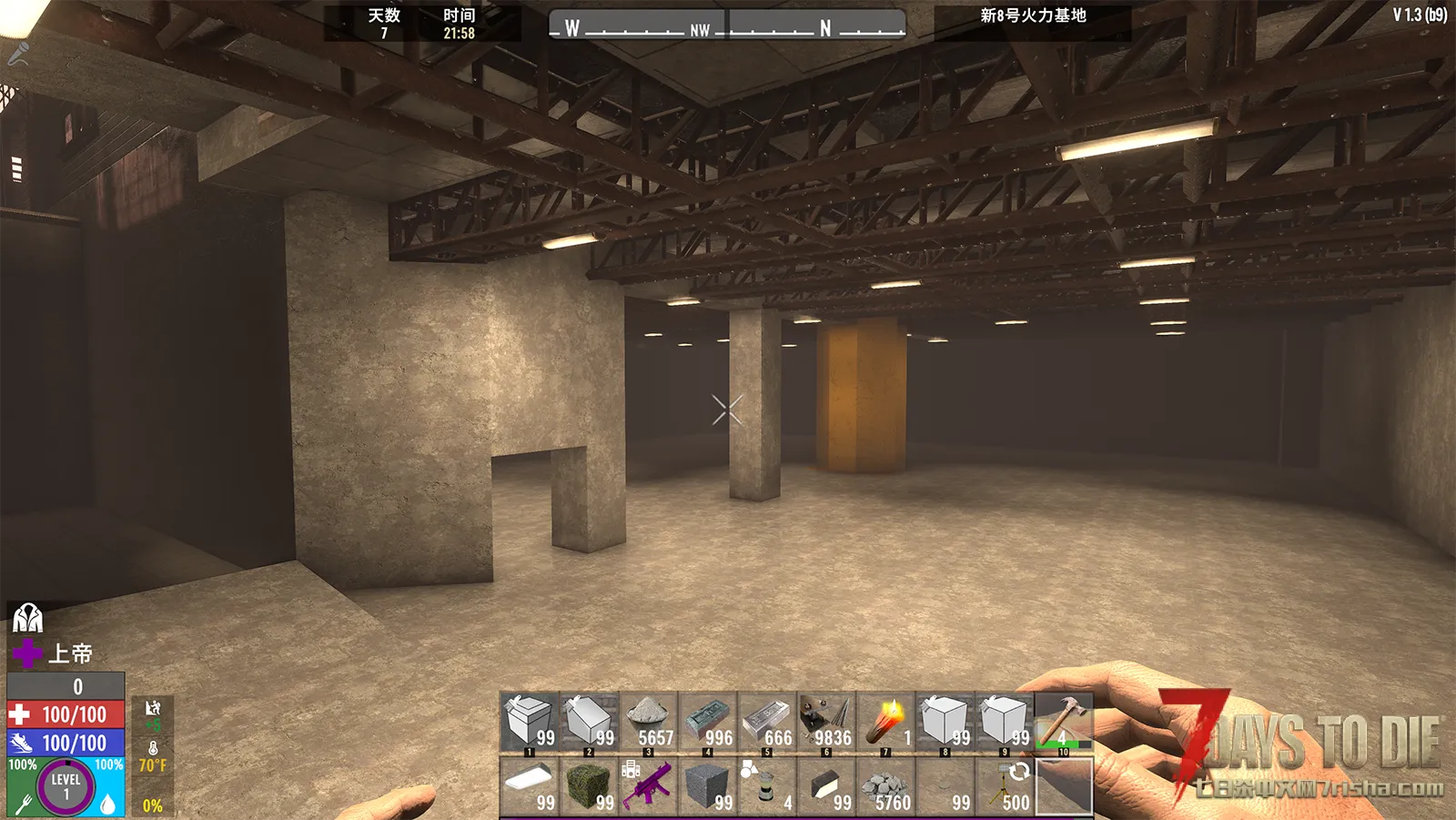Choose the green metal ingot slot

pyautogui.click(x=708, y=721)
